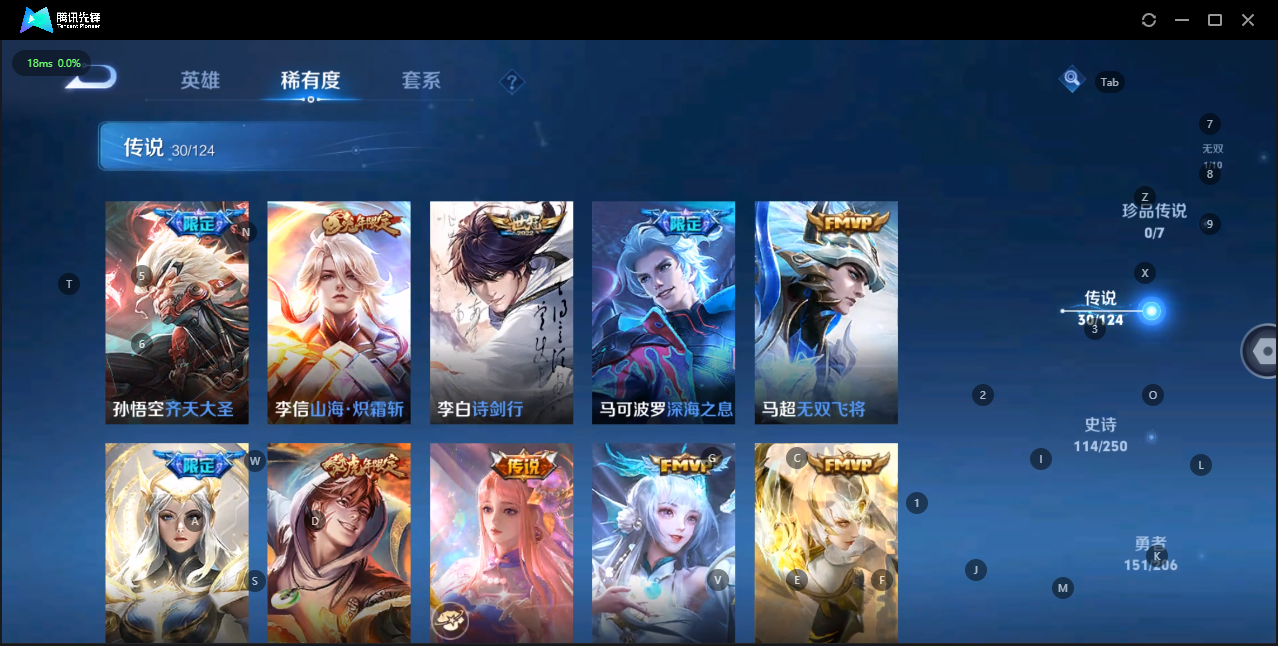Jump to the 珍品传说 rarity category
The image size is (1278, 646).
pos(1154,220)
